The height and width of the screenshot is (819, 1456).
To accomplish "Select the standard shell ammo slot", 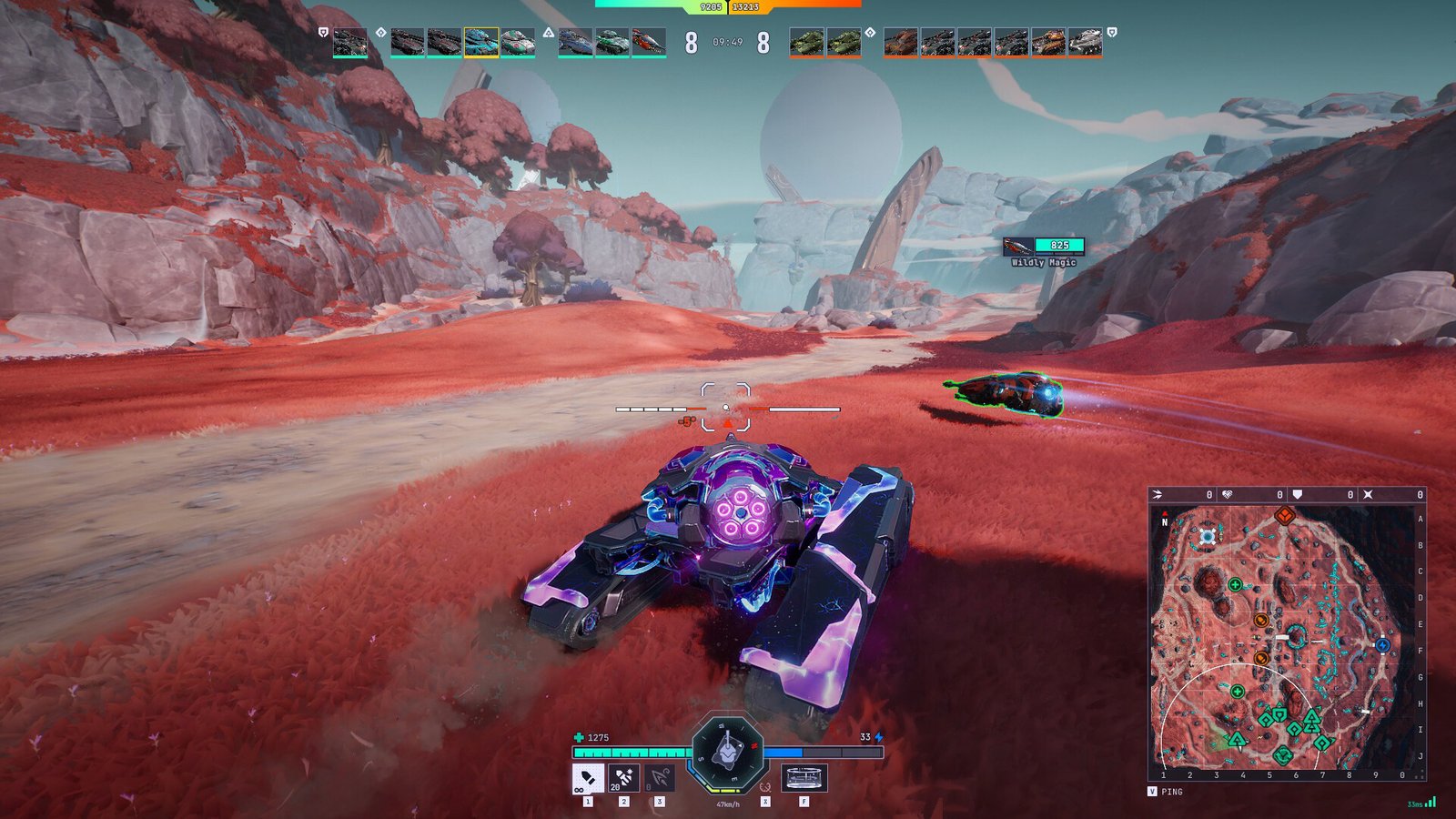I will [x=587, y=779].
